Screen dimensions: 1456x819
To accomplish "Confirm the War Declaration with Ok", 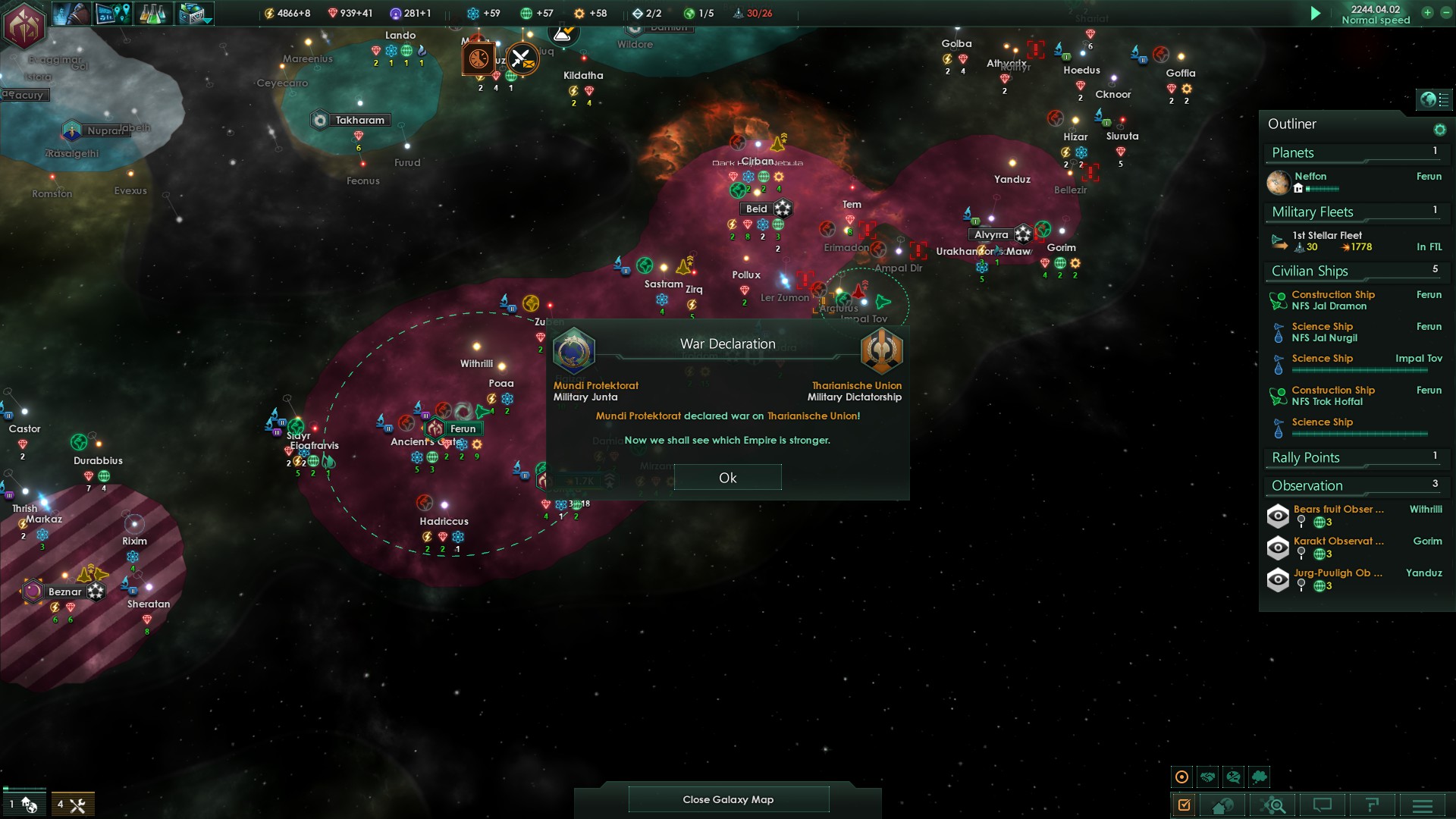I will pyautogui.click(x=727, y=478).
